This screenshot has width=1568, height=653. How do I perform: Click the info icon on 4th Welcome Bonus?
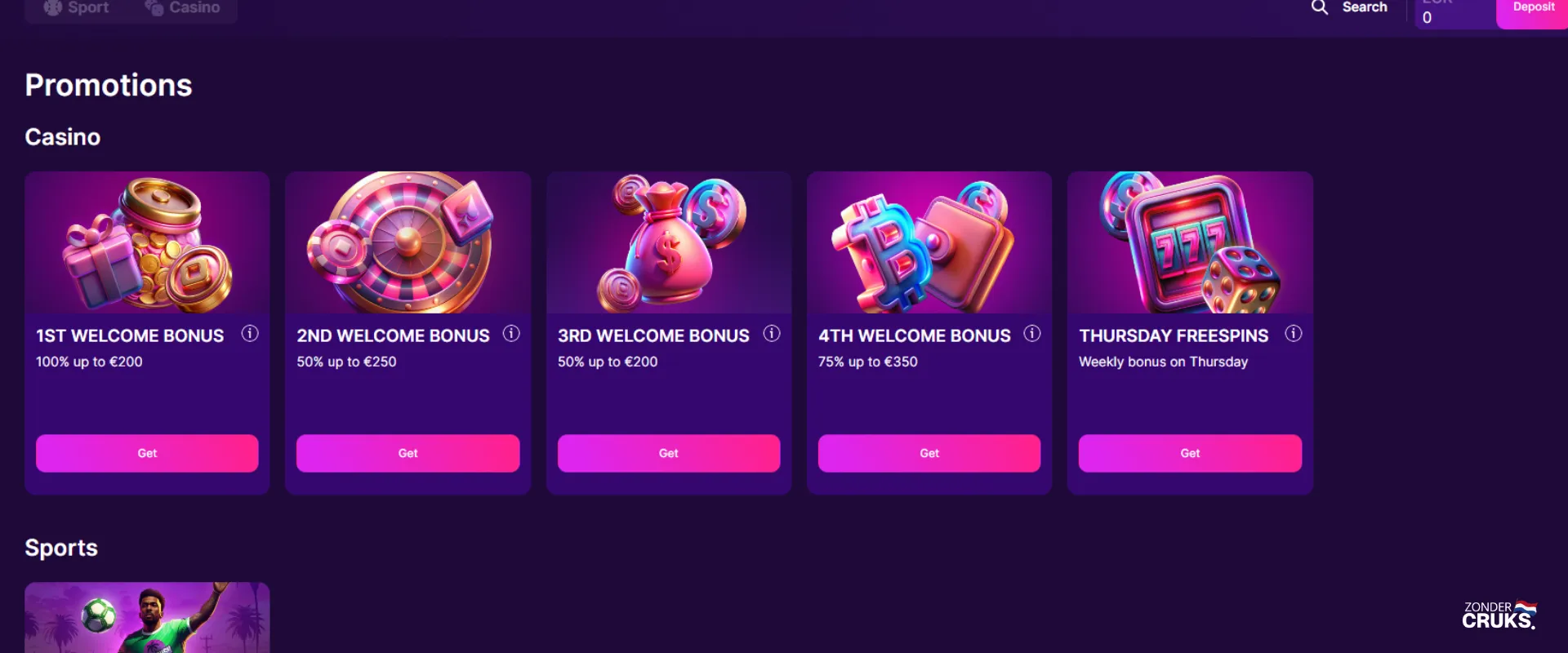click(1031, 333)
